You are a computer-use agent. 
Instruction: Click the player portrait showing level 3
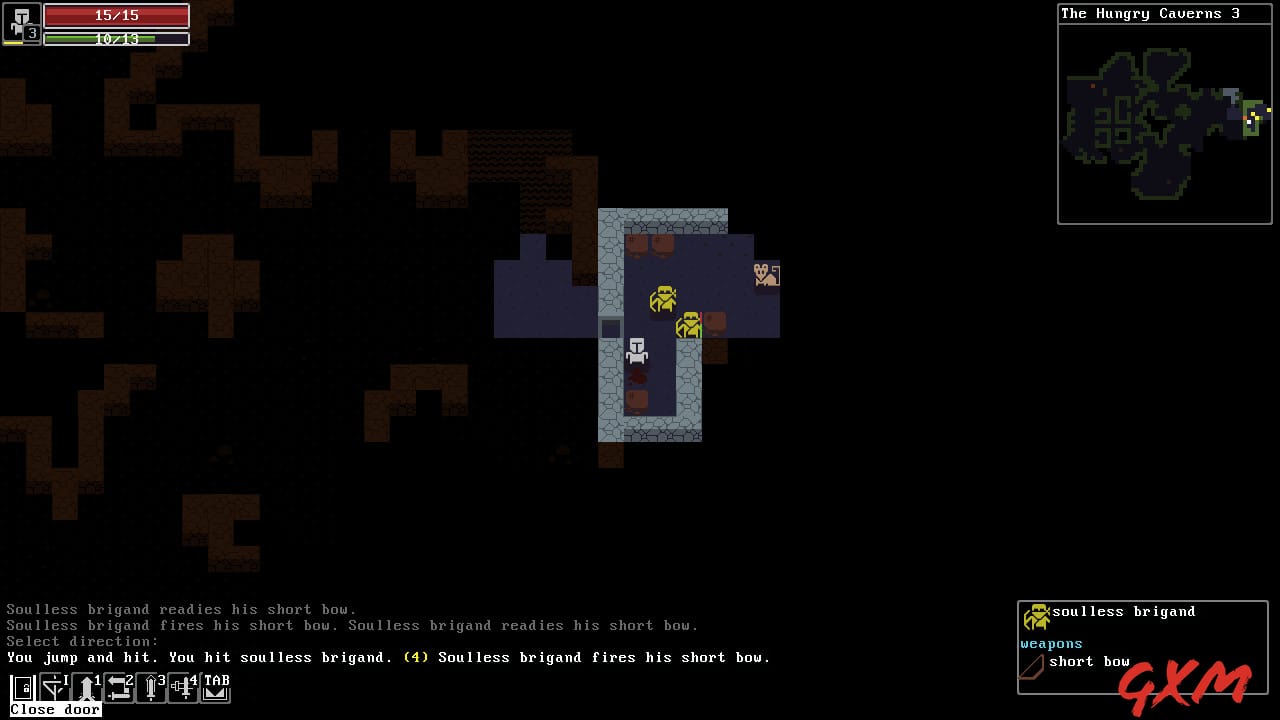coord(20,24)
